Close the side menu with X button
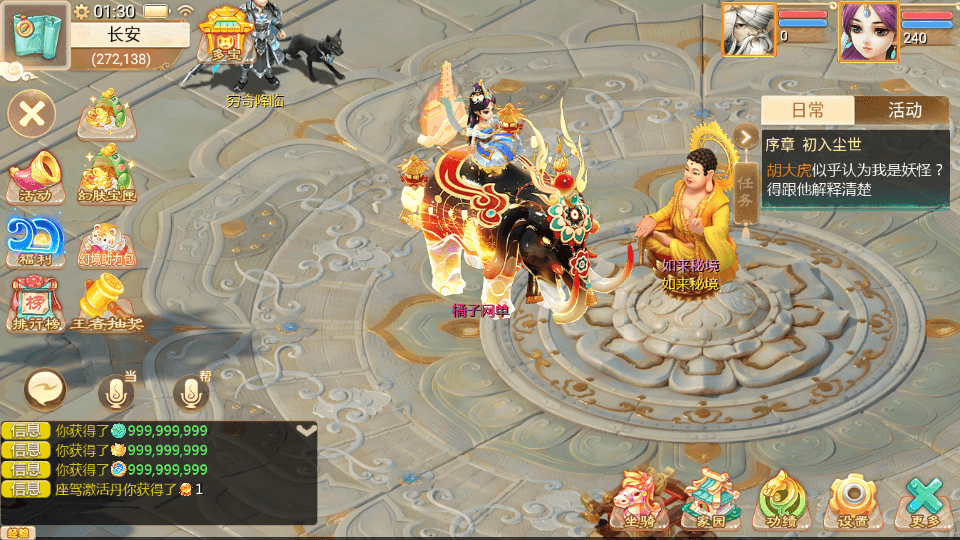960x540 pixels. pos(32,113)
